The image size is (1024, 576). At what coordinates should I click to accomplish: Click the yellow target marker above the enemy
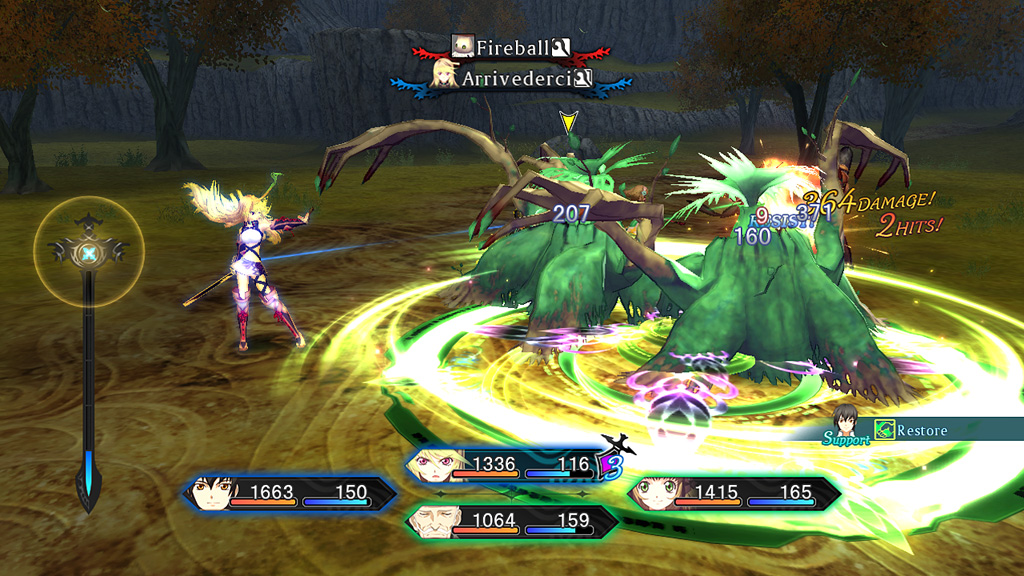point(568,123)
